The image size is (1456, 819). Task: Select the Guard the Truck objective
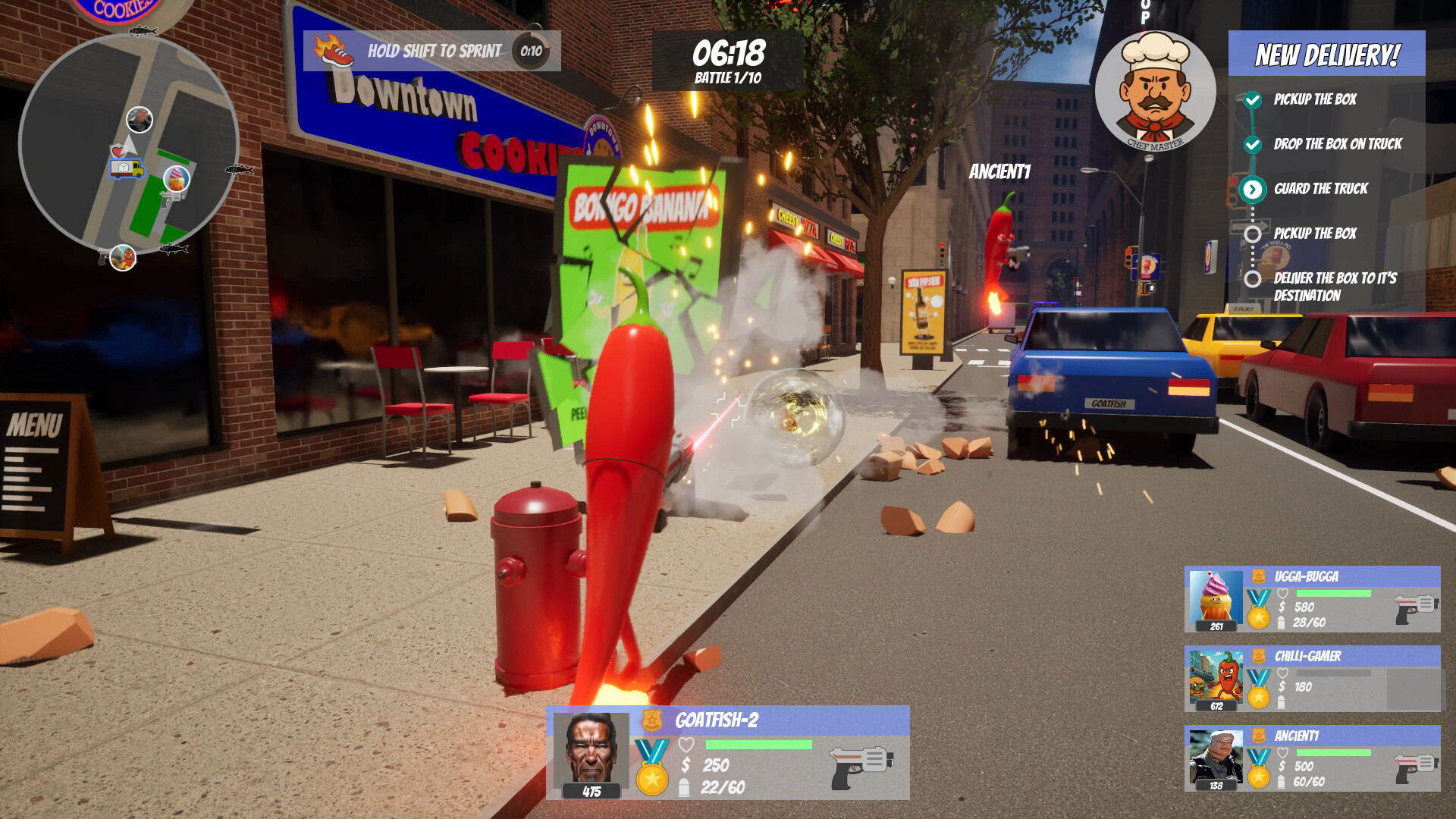[1320, 189]
